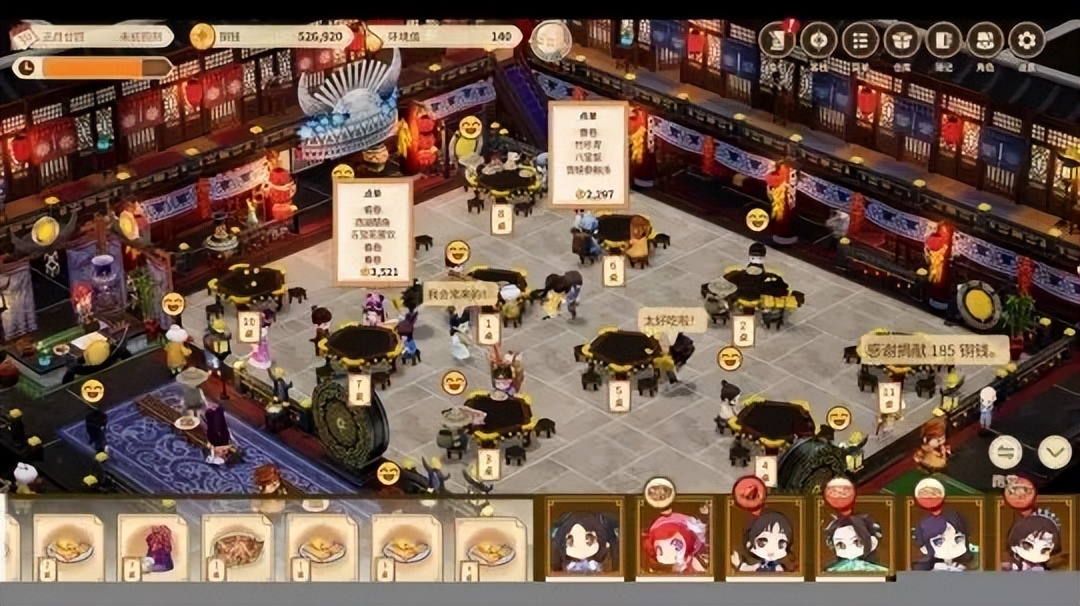Open the character icon
This screenshot has height=606, width=1080.
984,41
